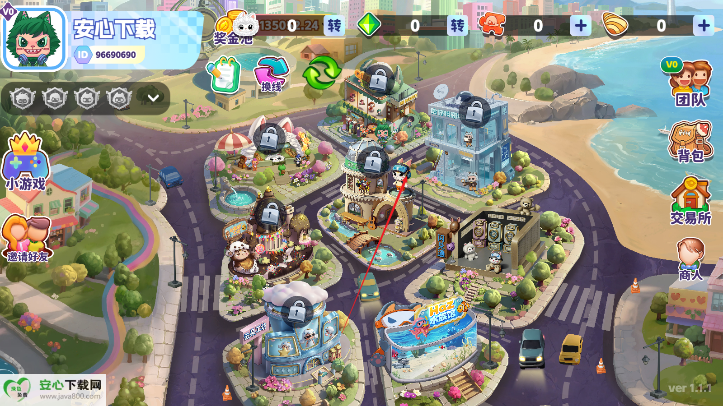Visit the 商人 merchant

(x=690, y=259)
